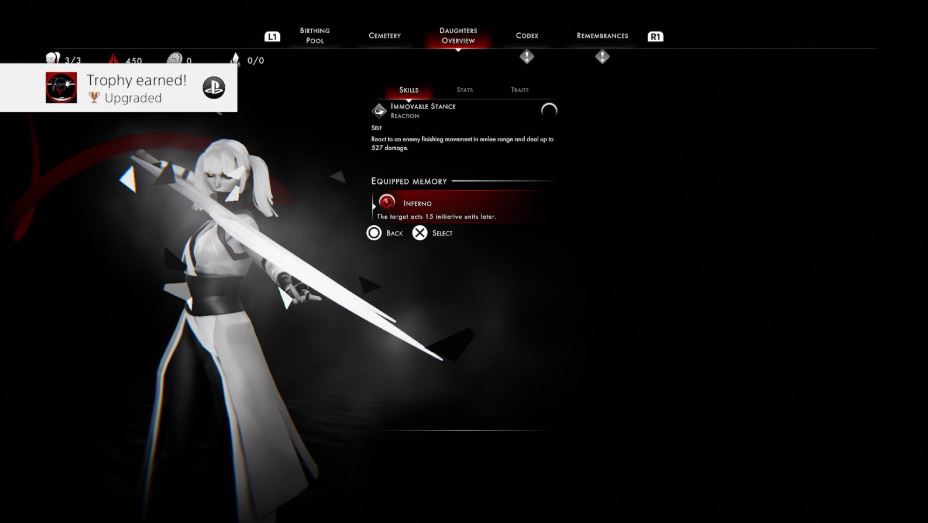Select the Daughters Overview tab
928x523 pixels.
coord(458,36)
